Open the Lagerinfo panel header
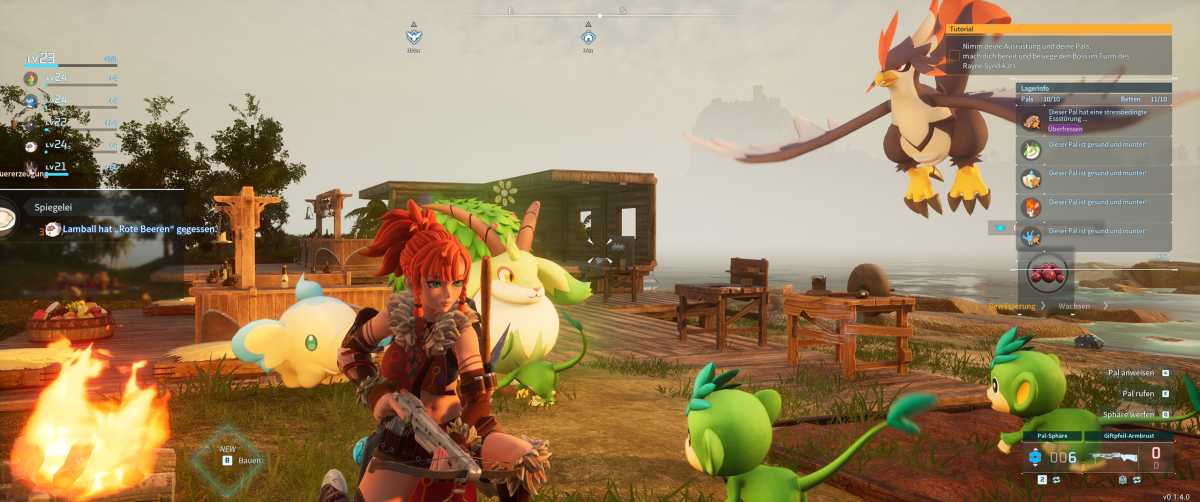Viewport: 1200px width, 502px height. pyautogui.click(x=1093, y=88)
